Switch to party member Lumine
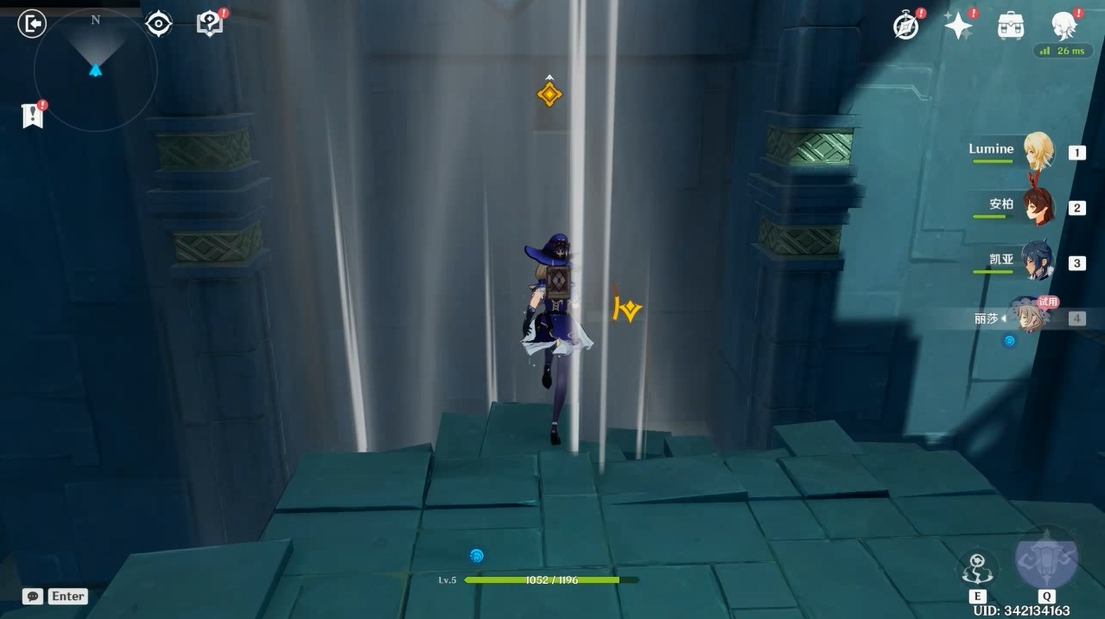Viewport: 1105px width, 619px height. pyautogui.click(x=1038, y=152)
